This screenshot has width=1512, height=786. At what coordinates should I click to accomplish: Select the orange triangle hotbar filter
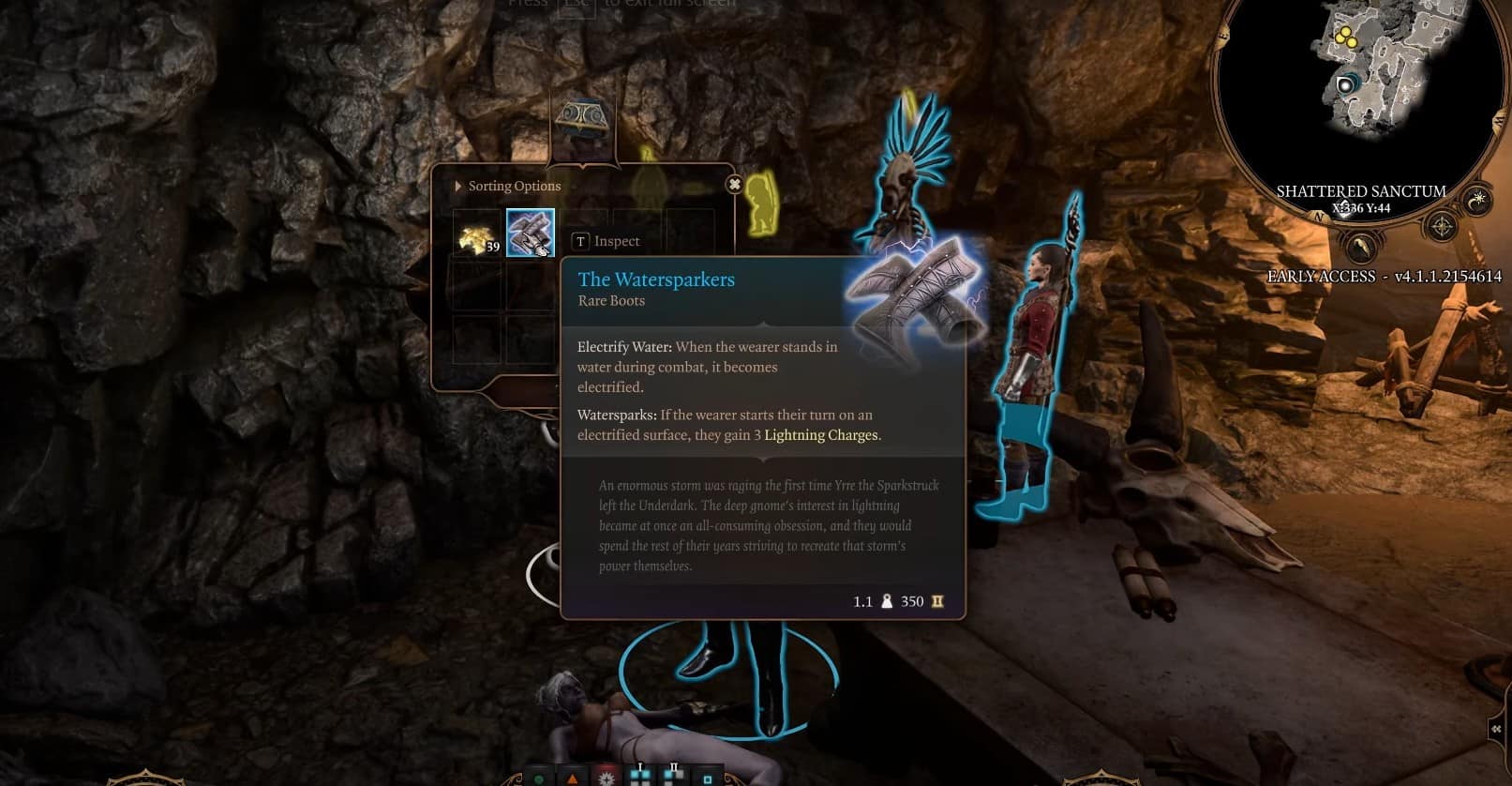(x=573, y=778)
